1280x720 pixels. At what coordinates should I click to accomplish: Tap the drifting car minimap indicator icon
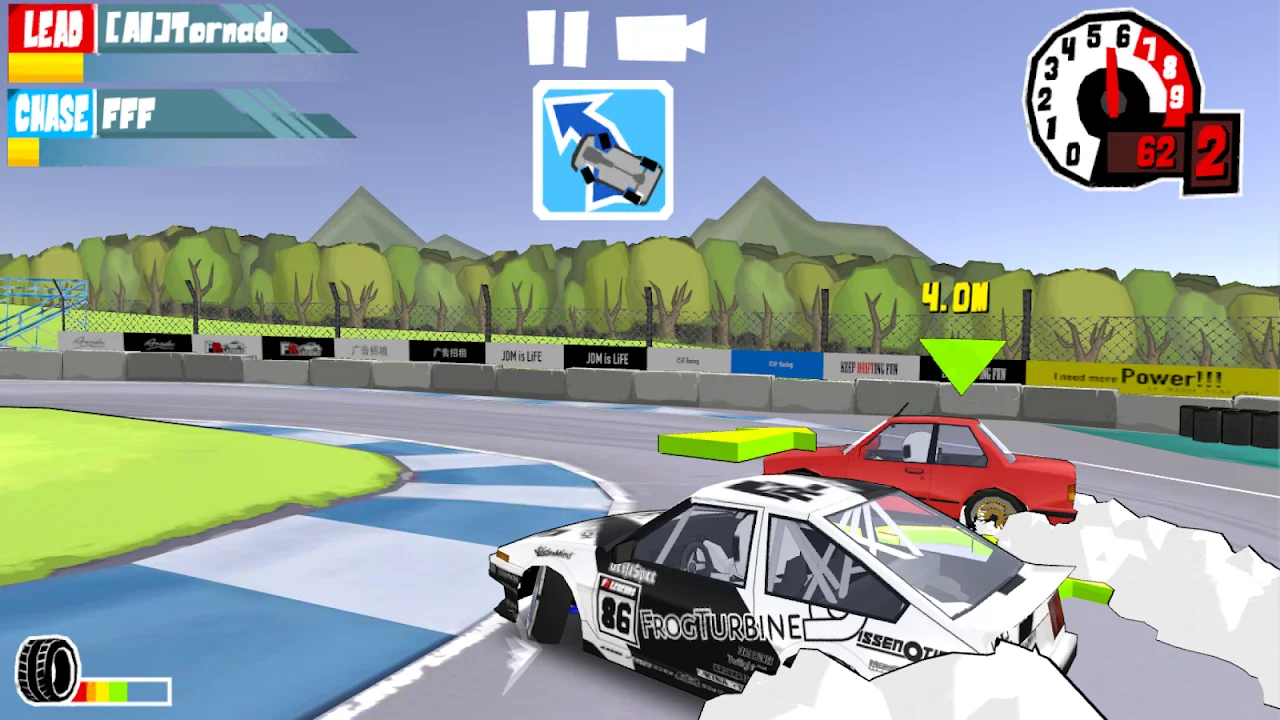(x=601, y=140)
